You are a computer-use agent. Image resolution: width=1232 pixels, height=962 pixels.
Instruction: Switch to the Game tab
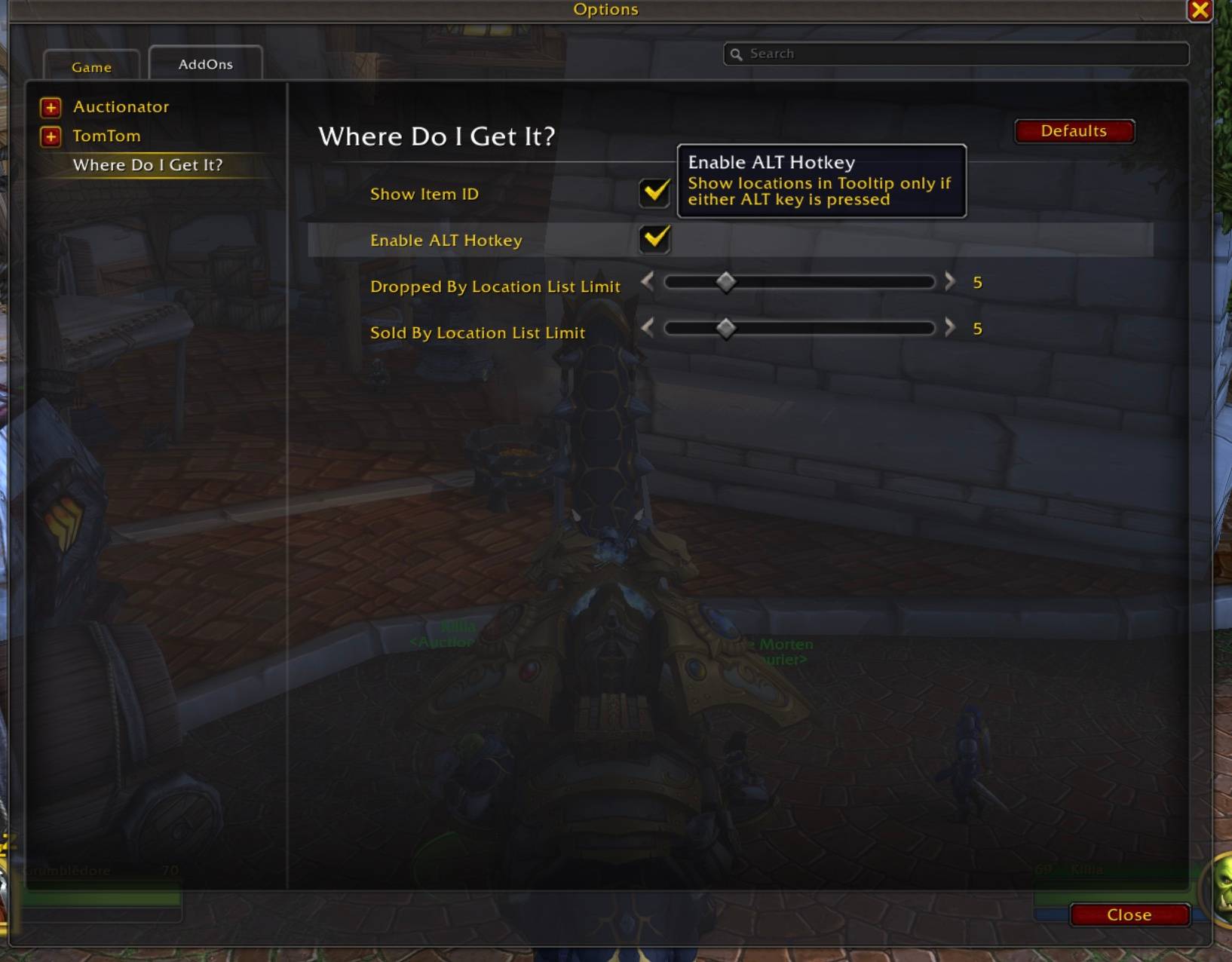[92, 66]
